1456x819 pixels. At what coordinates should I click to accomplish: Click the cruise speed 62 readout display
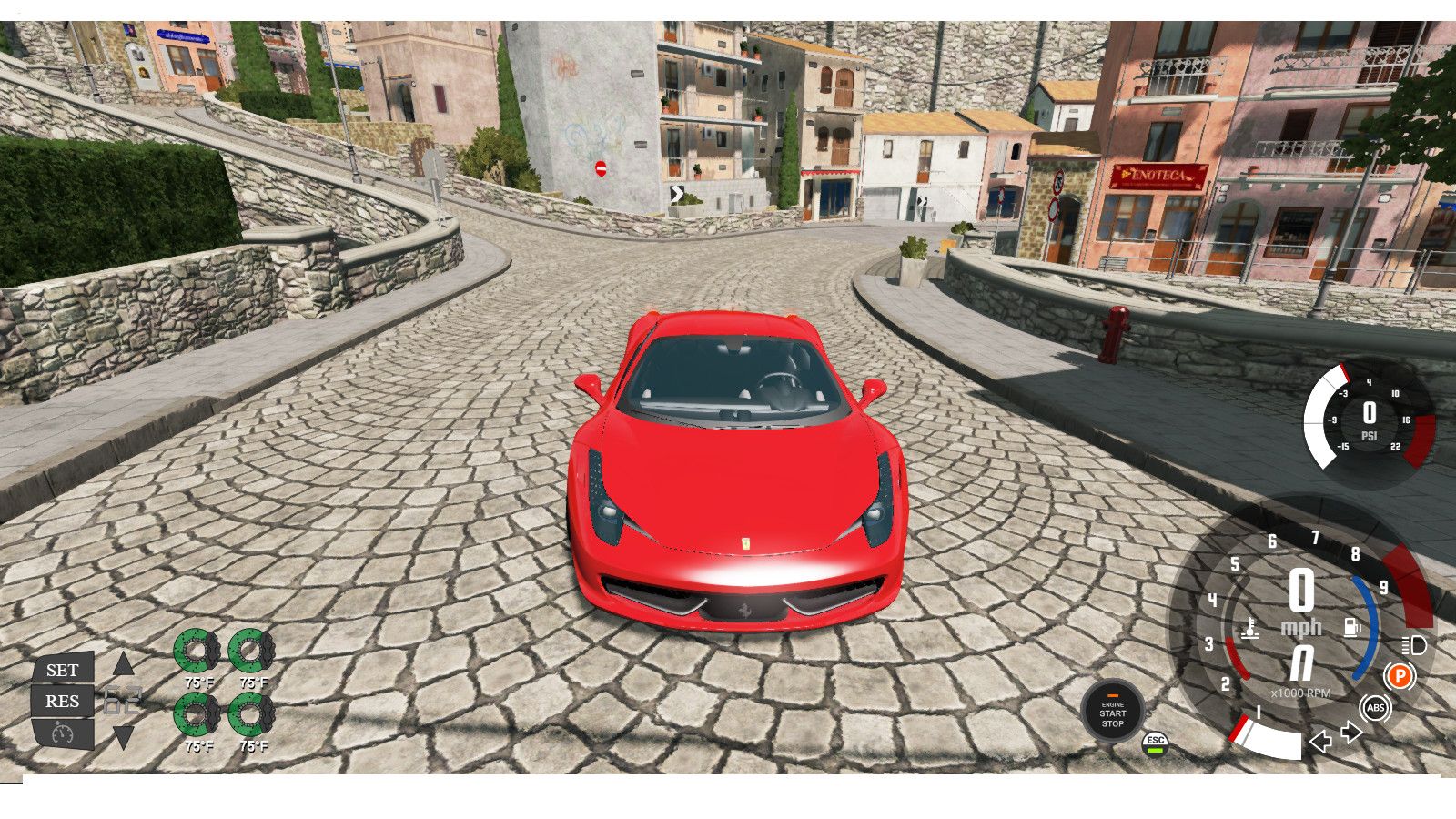click(123, 698)
